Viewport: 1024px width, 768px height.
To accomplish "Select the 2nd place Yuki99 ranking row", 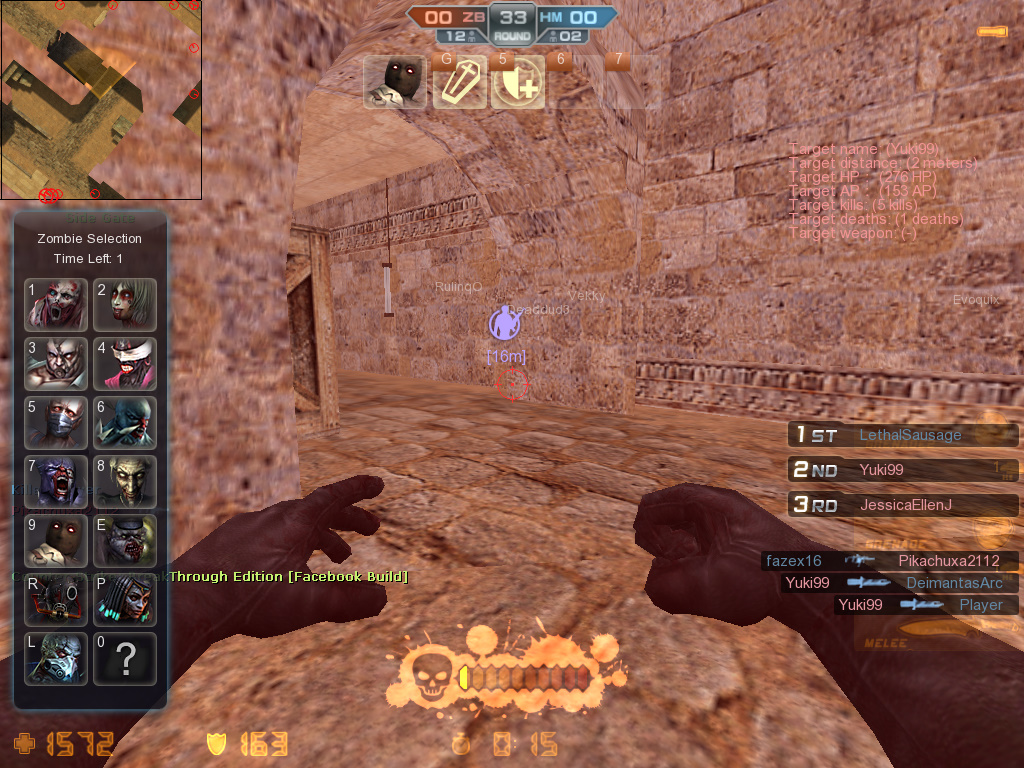I will pos(902,470).
